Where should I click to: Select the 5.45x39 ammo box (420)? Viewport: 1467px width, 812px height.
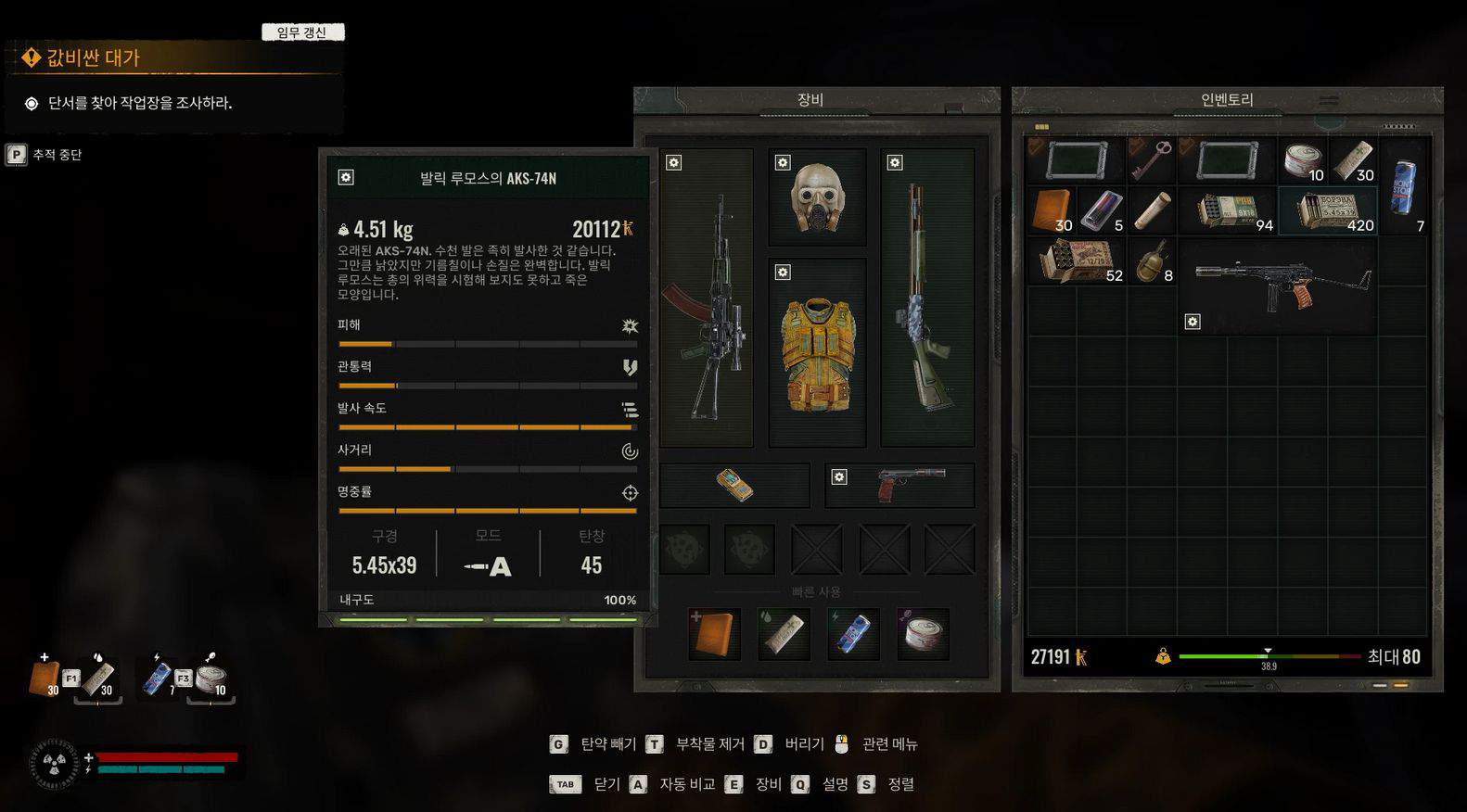[1328, 210]
